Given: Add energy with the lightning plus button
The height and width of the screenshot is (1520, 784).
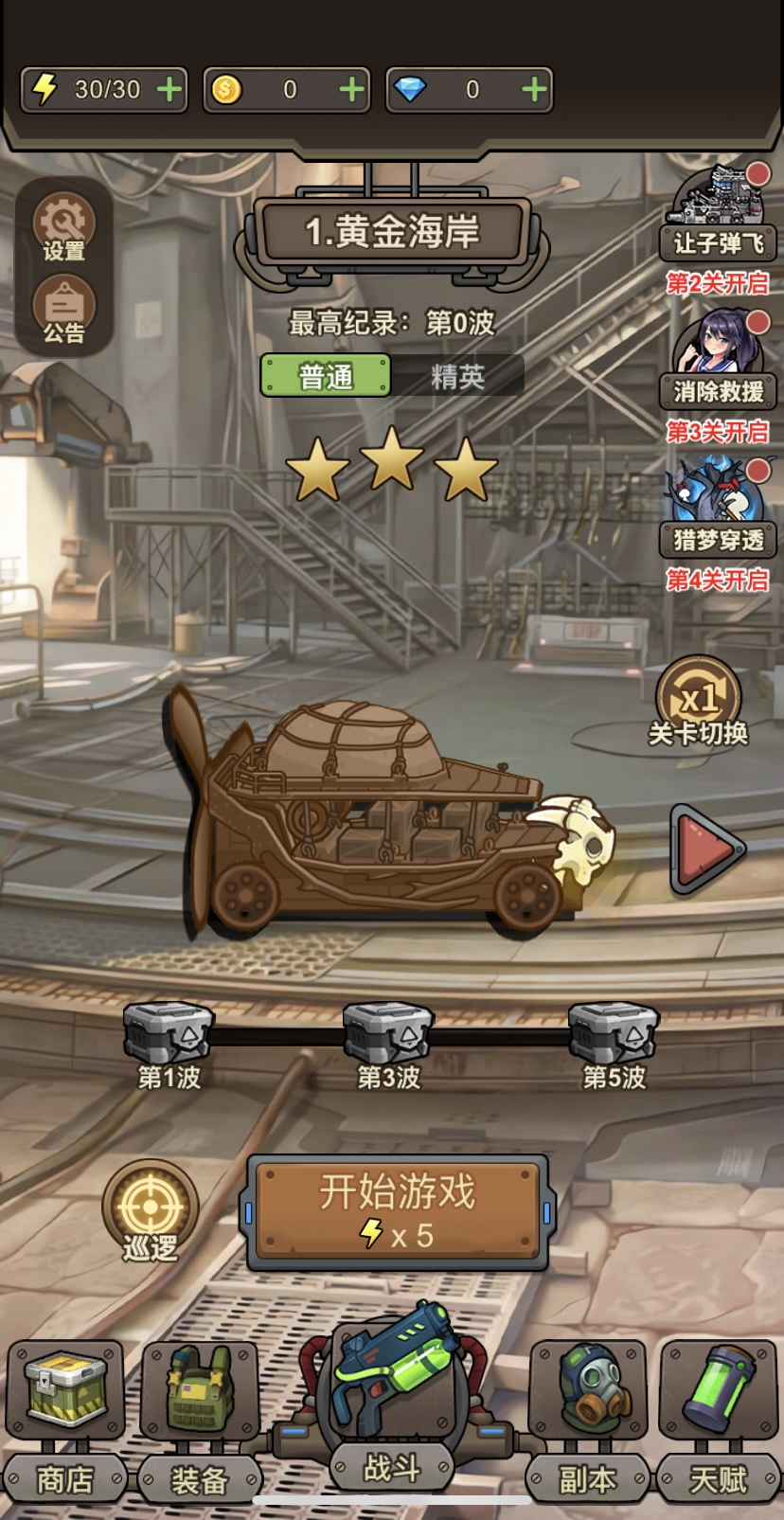Looking at the screenshot, I should pyautogui.click(x=169, y=90).
